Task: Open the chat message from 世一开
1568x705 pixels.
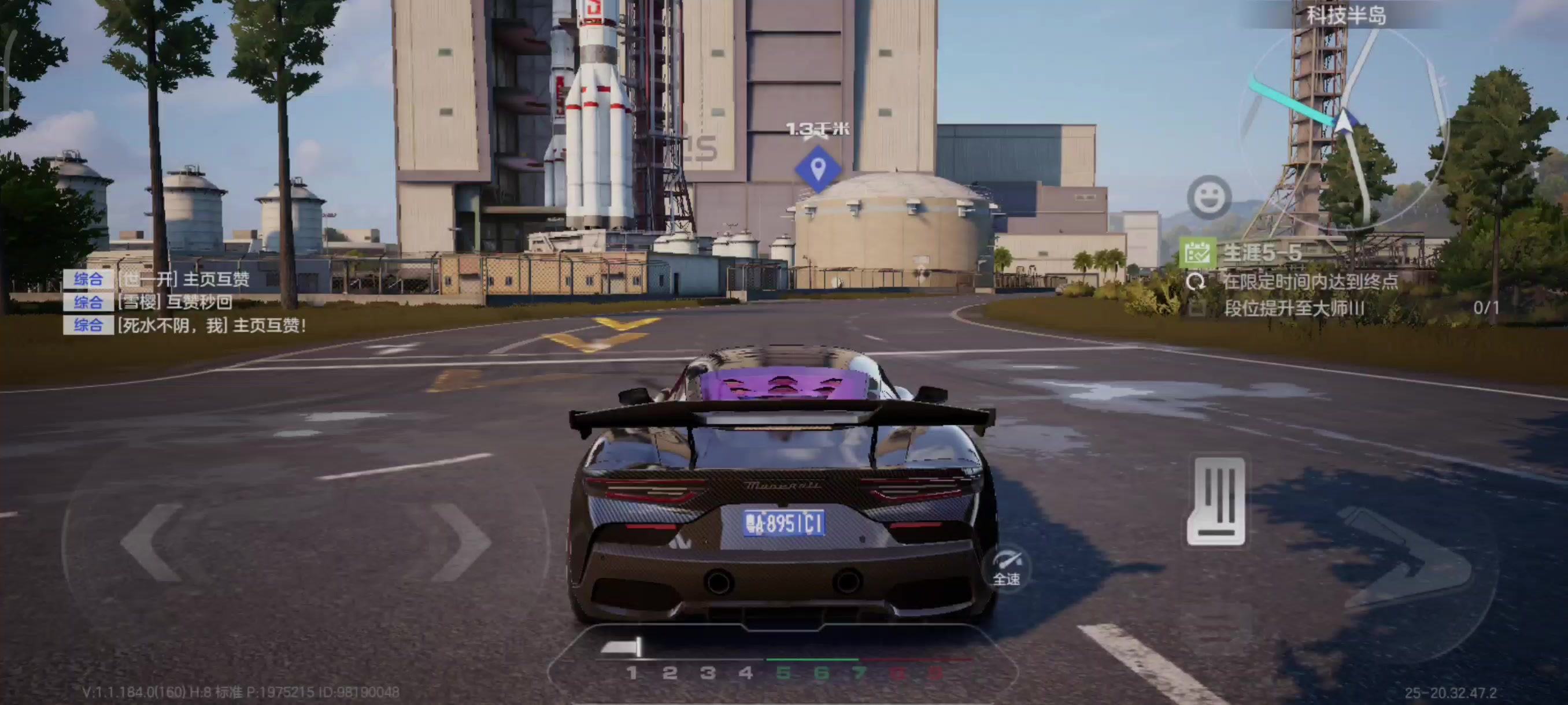Action: click(183, 279)
